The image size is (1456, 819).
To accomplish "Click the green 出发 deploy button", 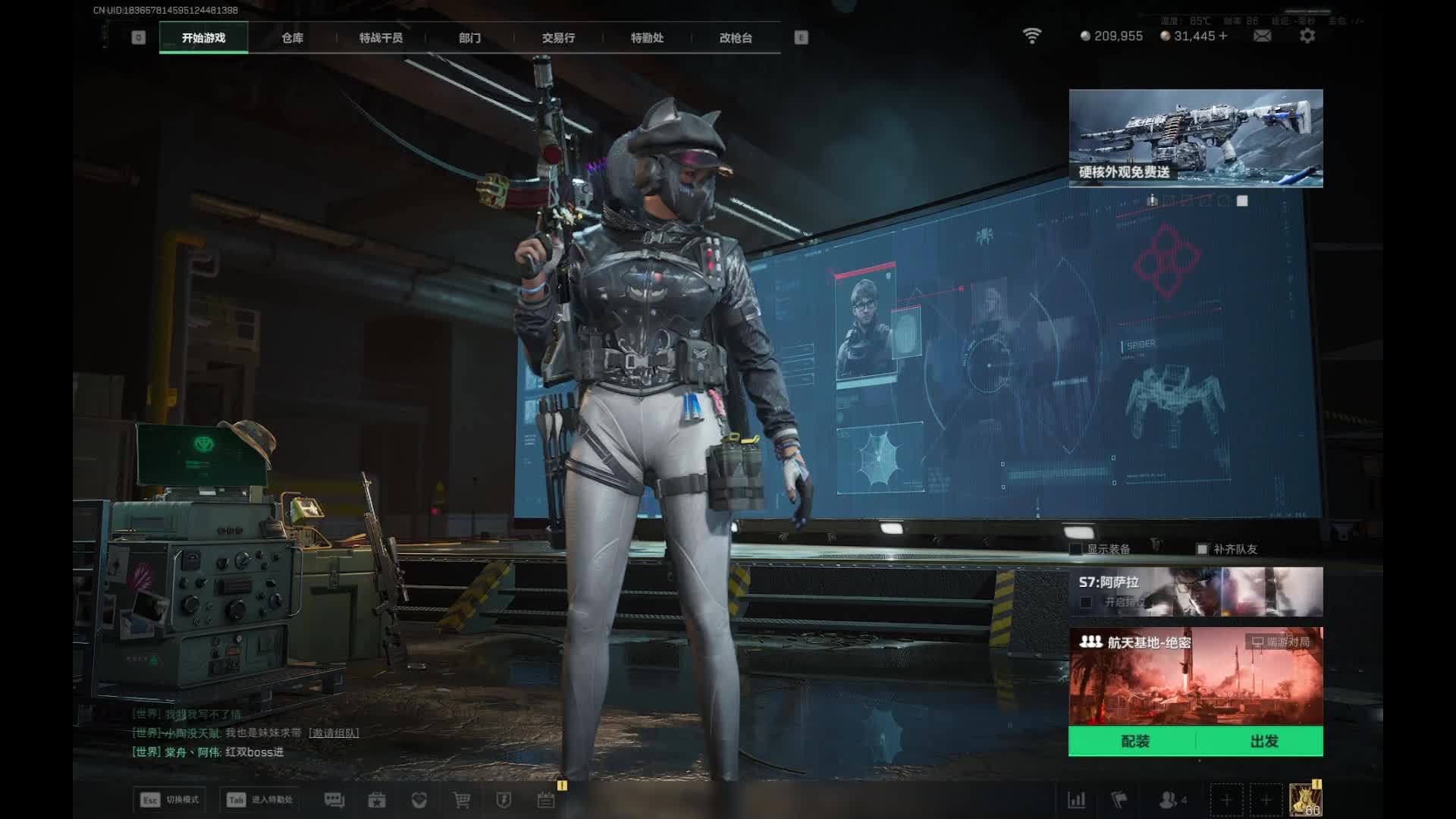I will 1263,742.
